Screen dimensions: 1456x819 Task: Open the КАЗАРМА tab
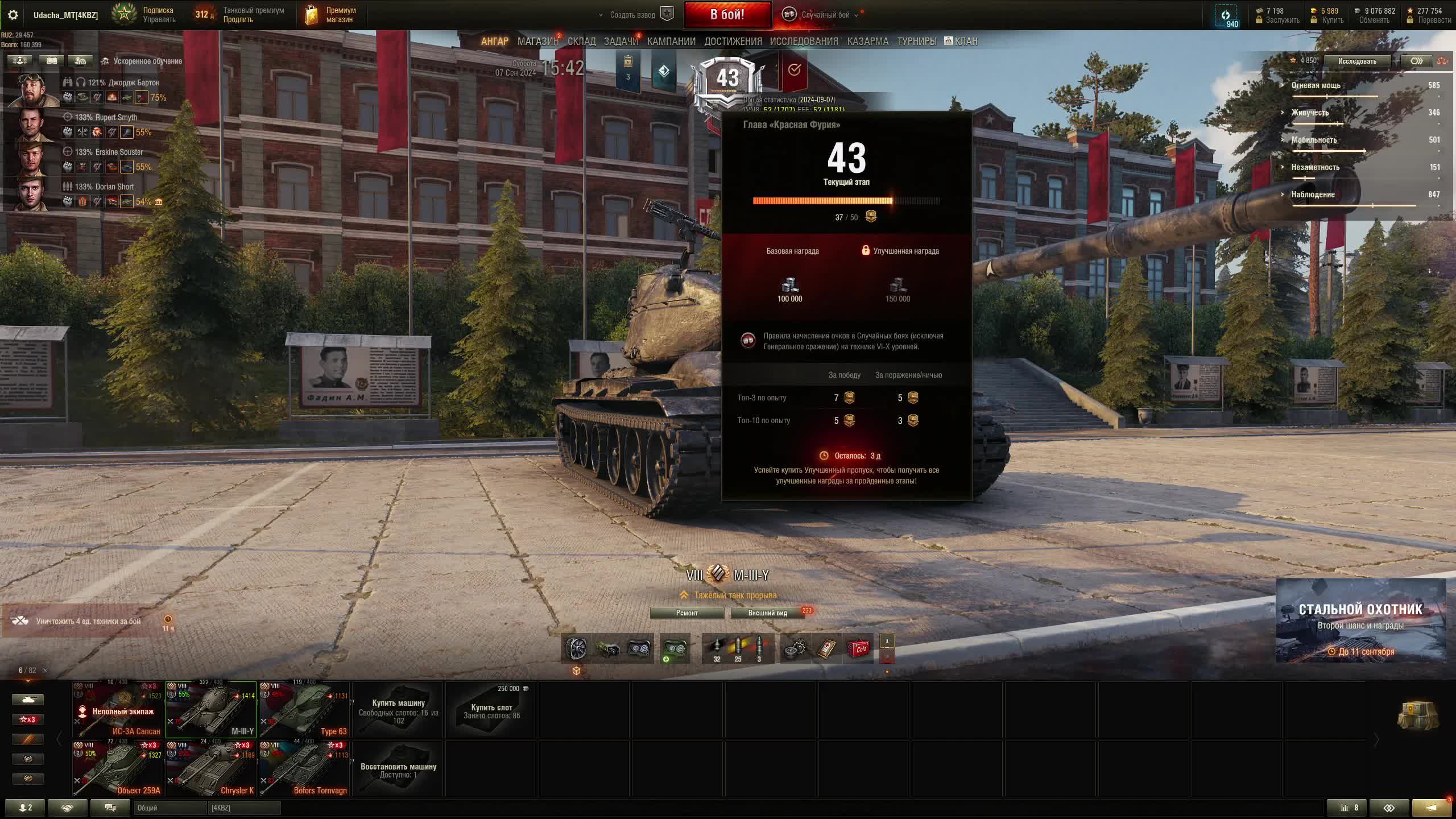coord(867,42)
